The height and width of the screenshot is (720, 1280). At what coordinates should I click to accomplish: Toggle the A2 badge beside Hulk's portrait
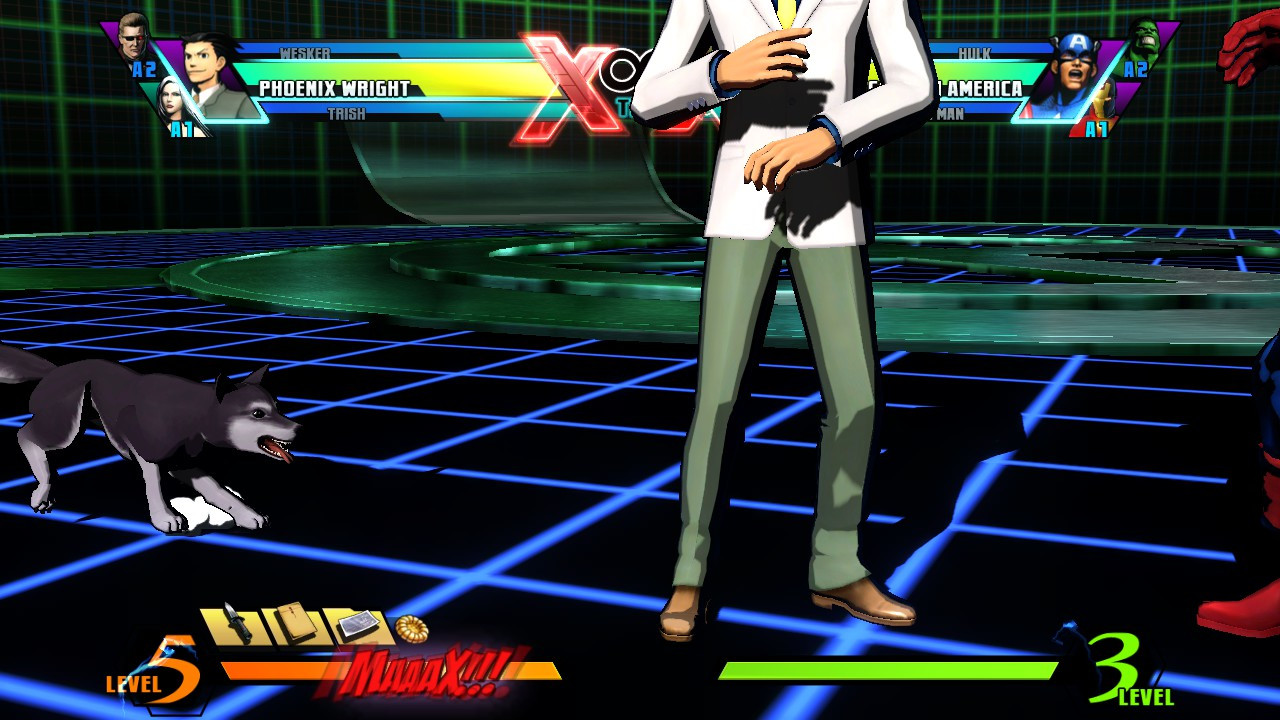coord(1136,69)
